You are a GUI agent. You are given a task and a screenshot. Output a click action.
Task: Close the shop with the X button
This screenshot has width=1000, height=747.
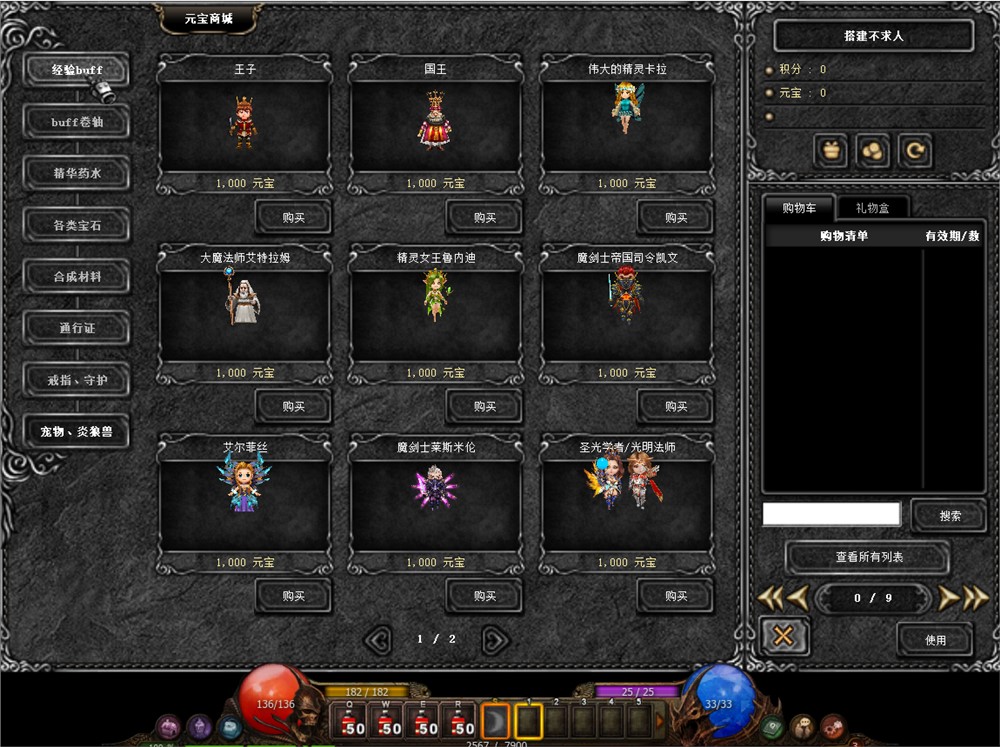pos(783,636)
